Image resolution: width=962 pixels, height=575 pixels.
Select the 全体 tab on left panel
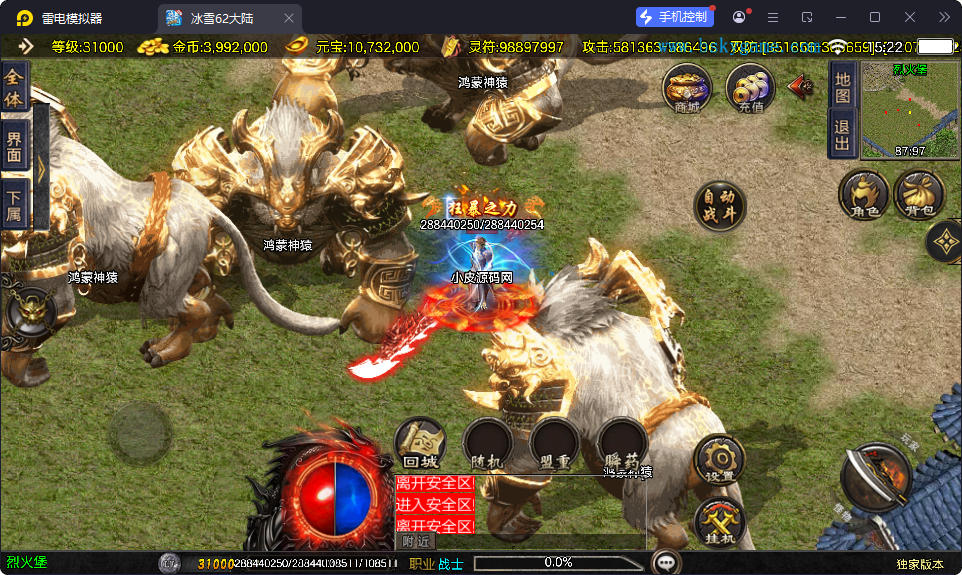[14, 88]
